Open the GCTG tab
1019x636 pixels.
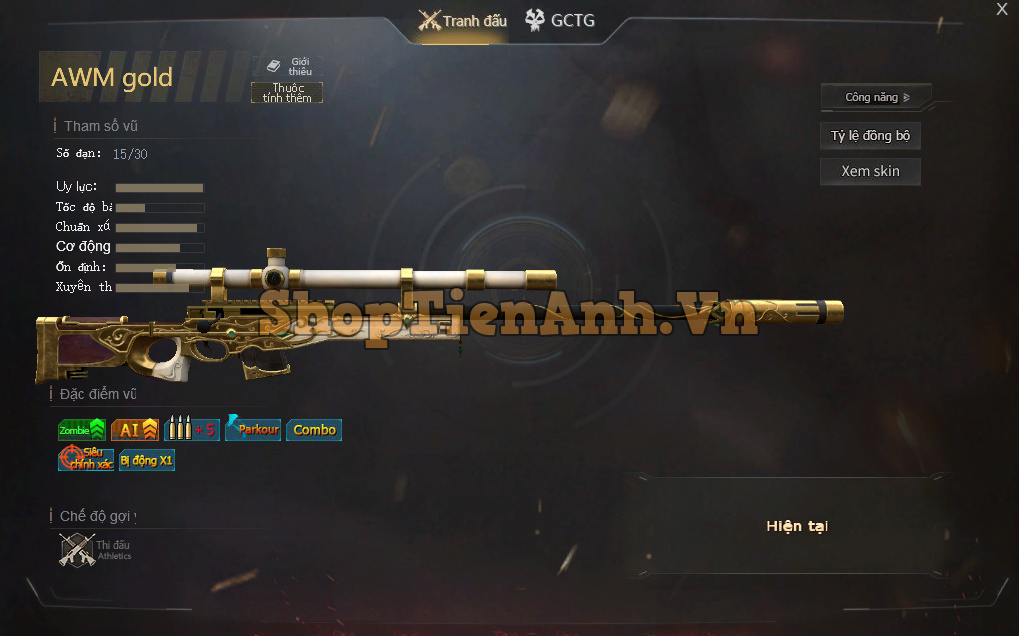coord(560,20)
